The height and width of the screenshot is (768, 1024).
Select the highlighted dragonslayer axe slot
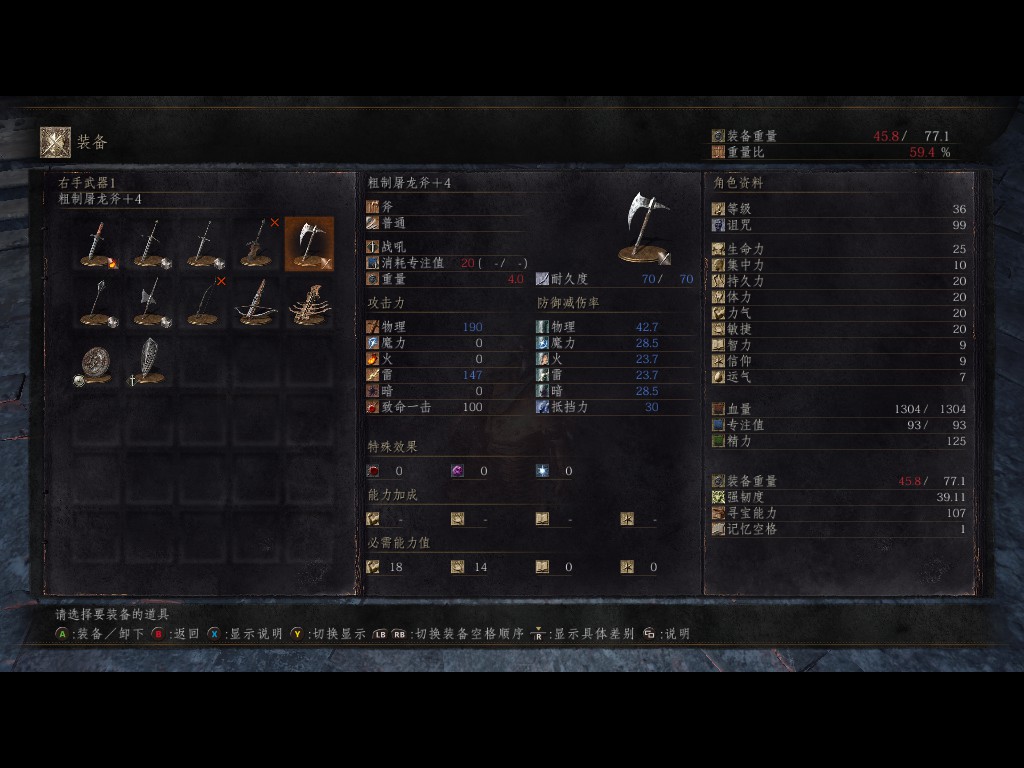click(310, 244)
